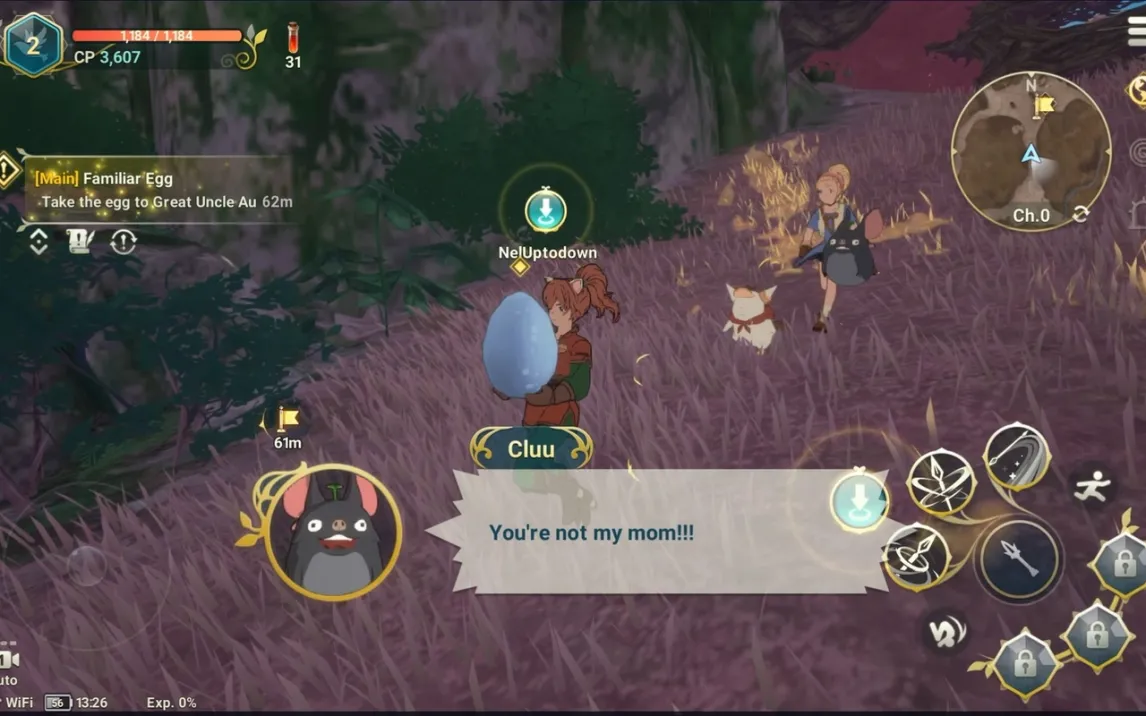
Task: Tap the yellow quest flag 61m waypoint
Action: (x=286, y=420)
